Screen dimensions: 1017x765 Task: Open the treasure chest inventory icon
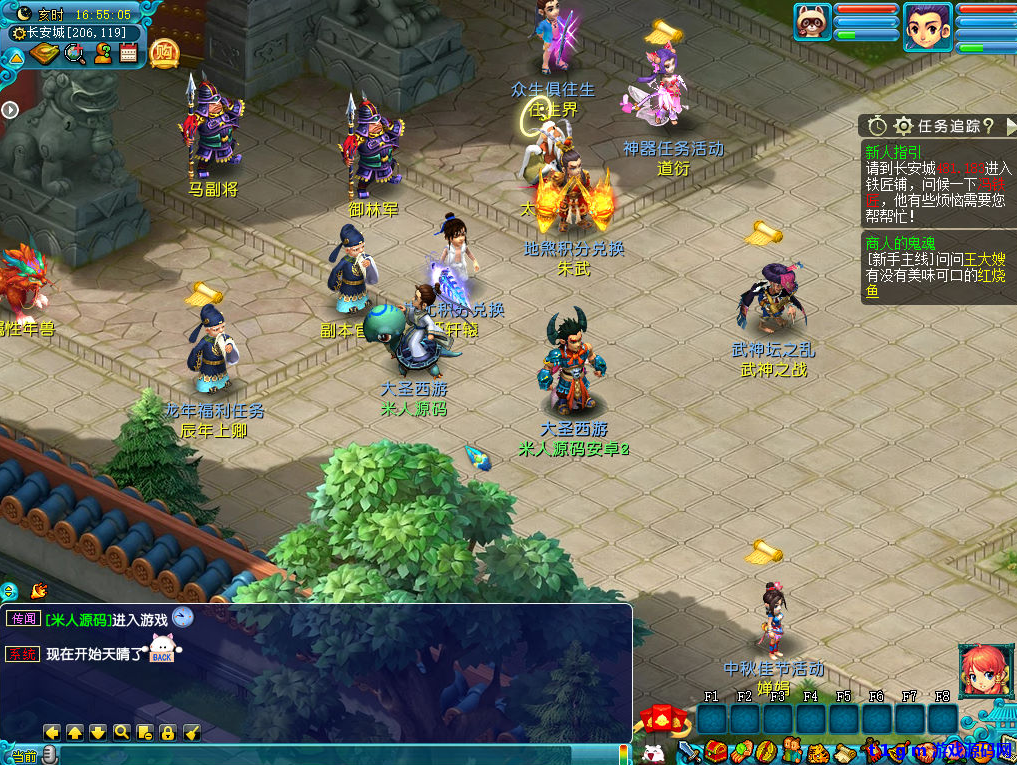(714, 751)
